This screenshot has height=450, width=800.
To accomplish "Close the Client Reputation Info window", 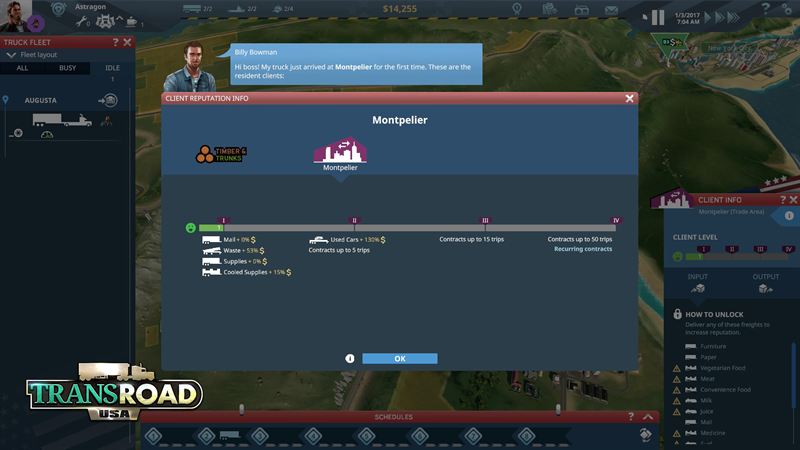I will click(x=629, y=99).
